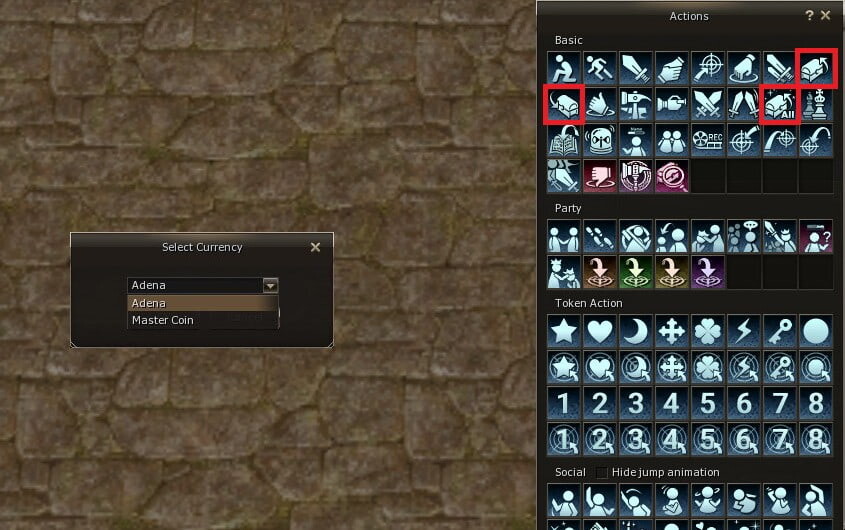Pick the crescent moon token
This screenshot has height=530, width=845.
(x=635, y=332)
